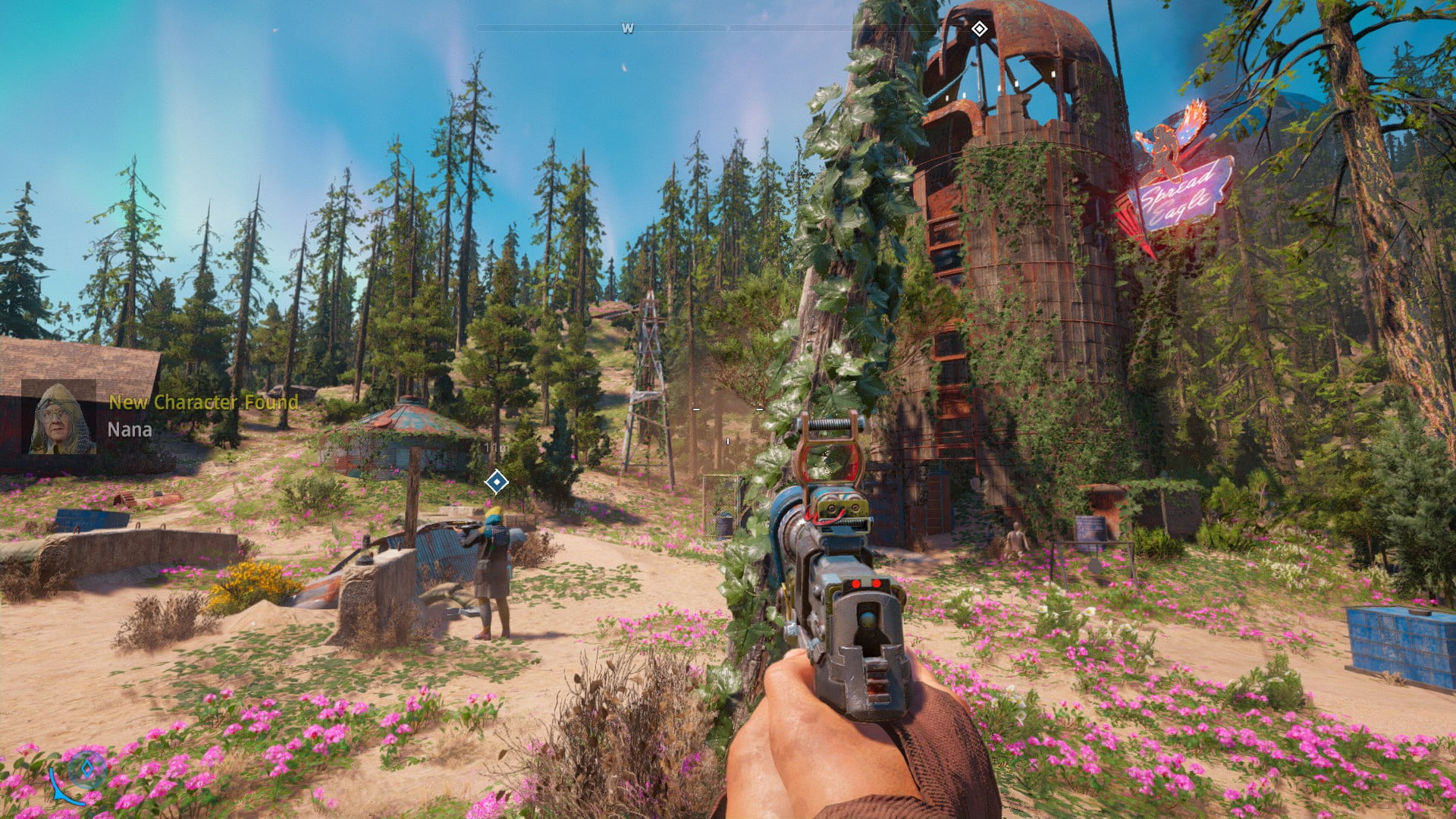Viewport: 1456px width, 819px height.
Task: Click the circular blue status indicator icon
Action: click(x=86, y=767)
